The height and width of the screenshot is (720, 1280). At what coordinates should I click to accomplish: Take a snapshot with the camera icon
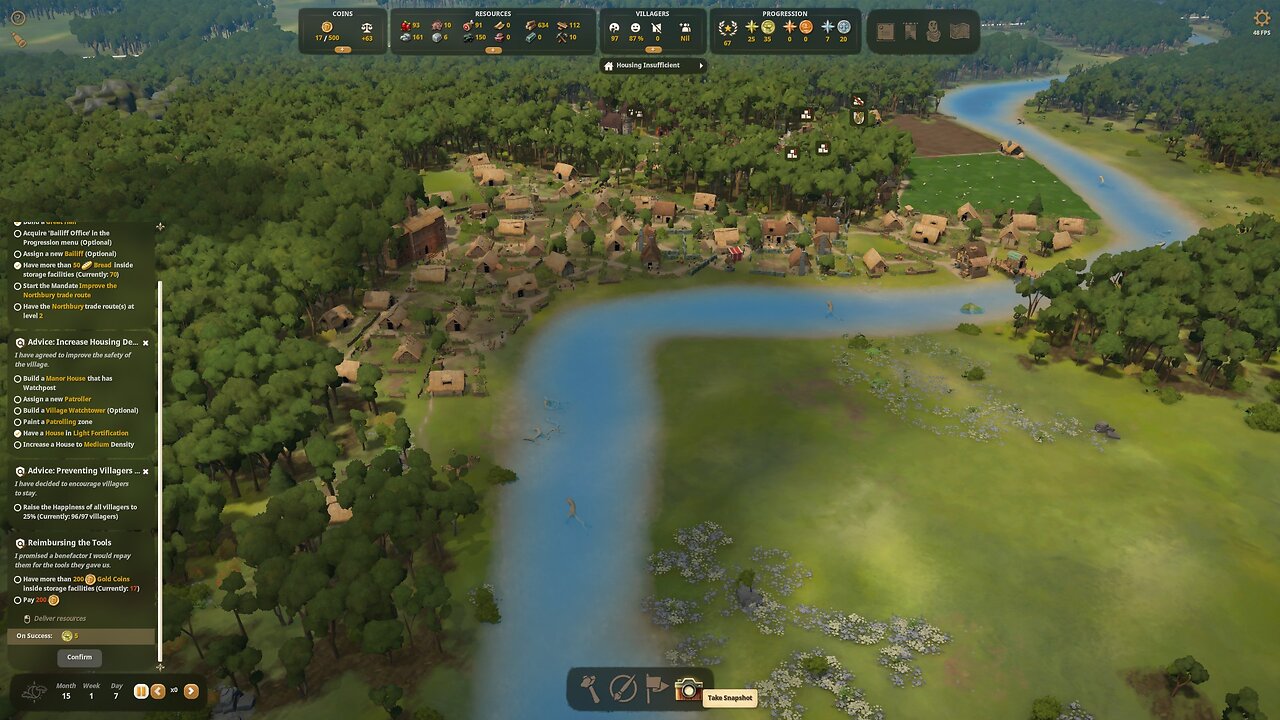tap(688, 688)
